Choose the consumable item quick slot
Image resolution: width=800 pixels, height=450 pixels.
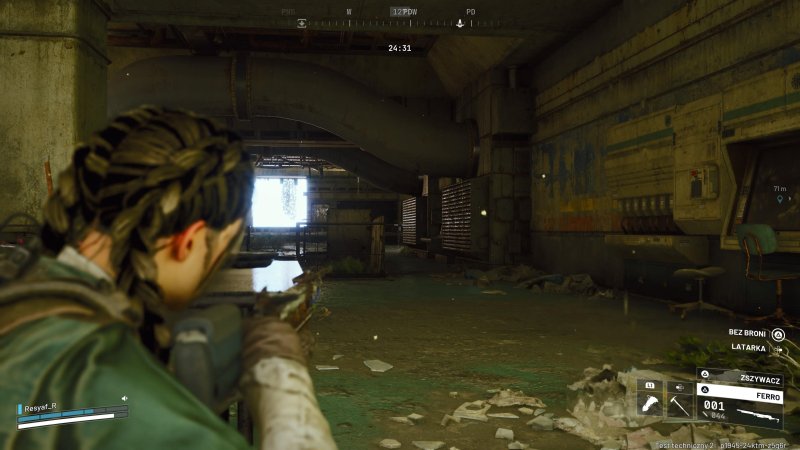[x=649, y=403]
